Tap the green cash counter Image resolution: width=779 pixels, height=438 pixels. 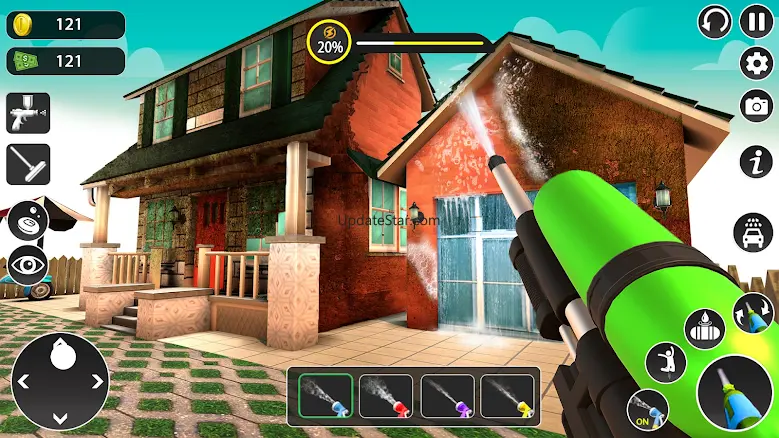[x=65, y=61]
